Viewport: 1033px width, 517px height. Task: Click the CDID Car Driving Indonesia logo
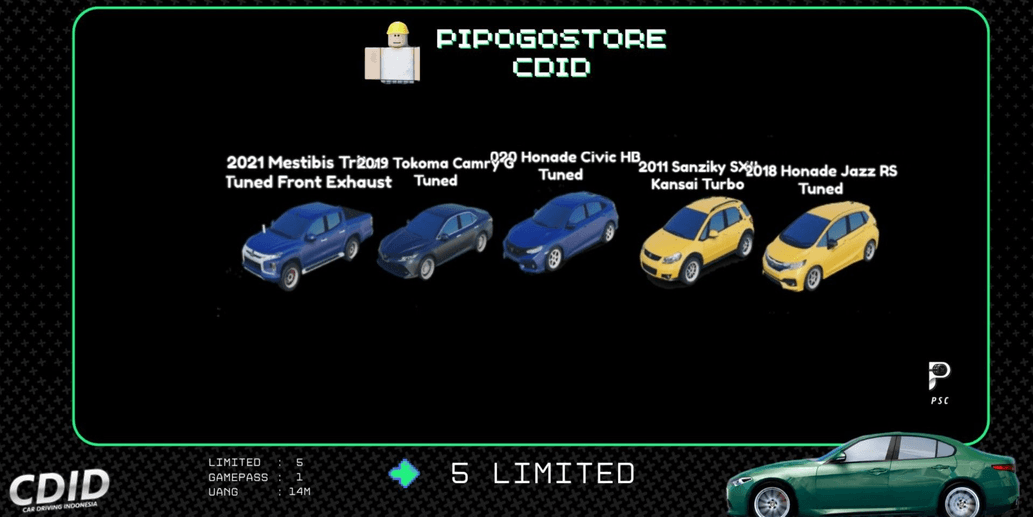click(60, 490)
